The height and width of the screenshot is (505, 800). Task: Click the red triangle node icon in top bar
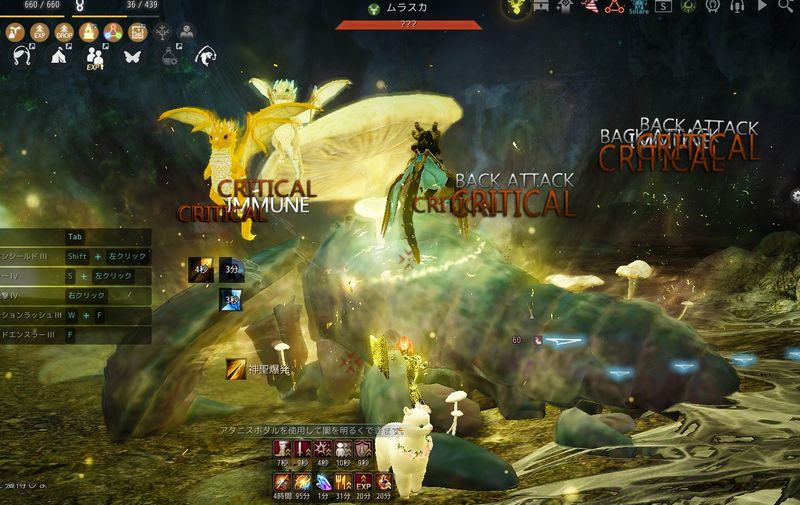point(613,9)
